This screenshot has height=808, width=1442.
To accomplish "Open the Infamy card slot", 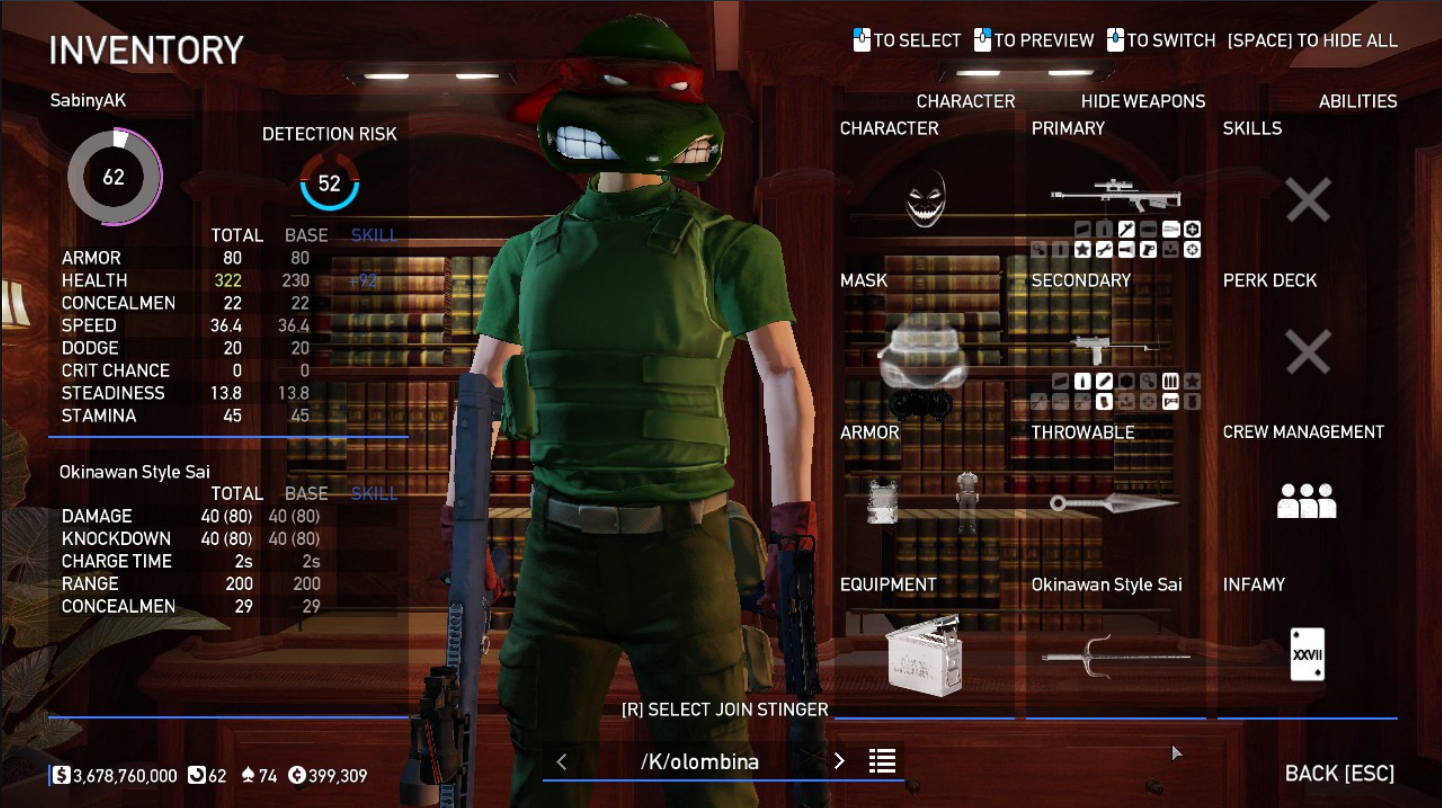I will pos(1307,655).
